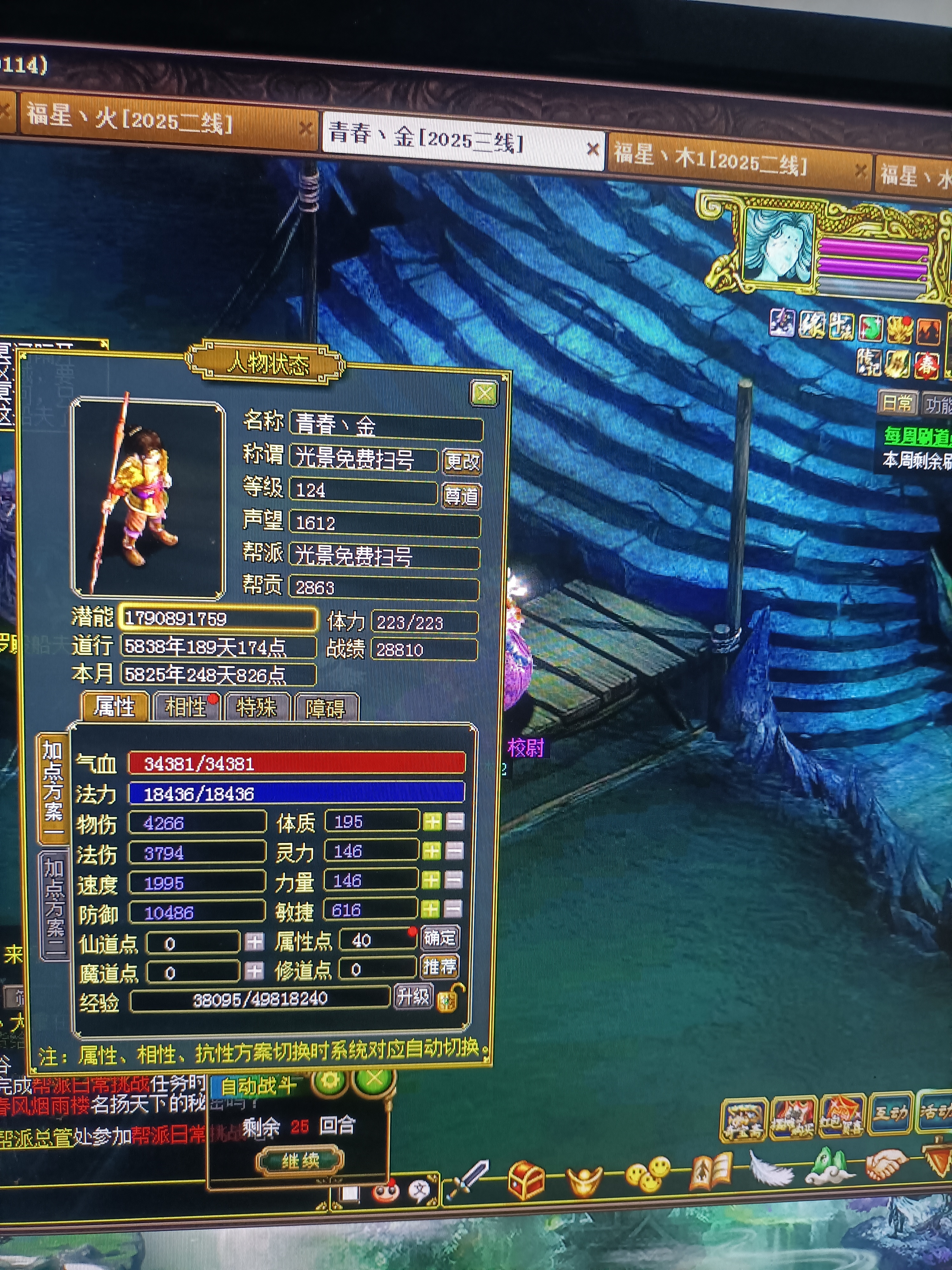Click the 推荐 recommend button
Screen dimensions: 952x1270
[440, 967]
